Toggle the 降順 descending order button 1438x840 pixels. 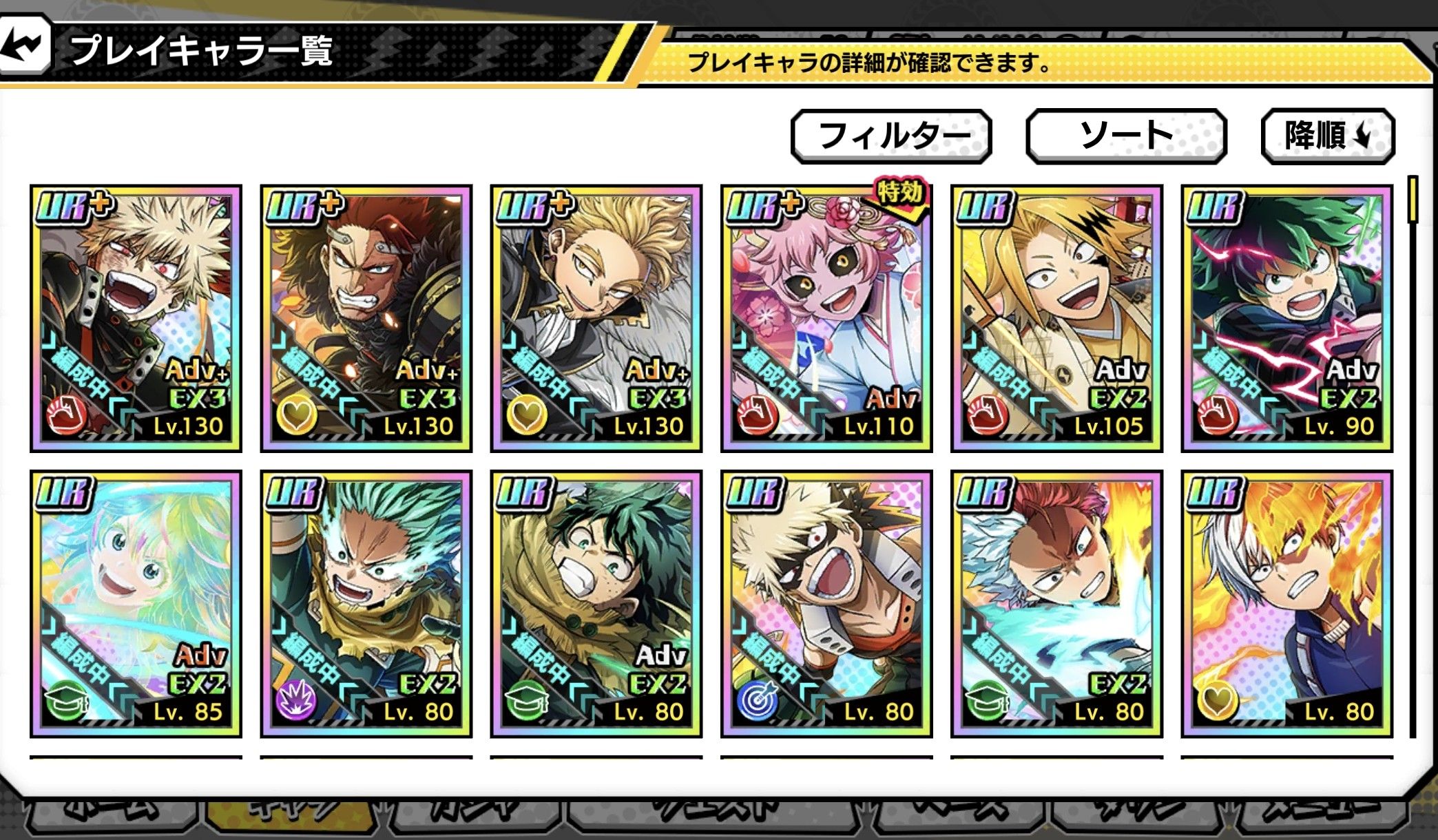(x=1327, y=136)
